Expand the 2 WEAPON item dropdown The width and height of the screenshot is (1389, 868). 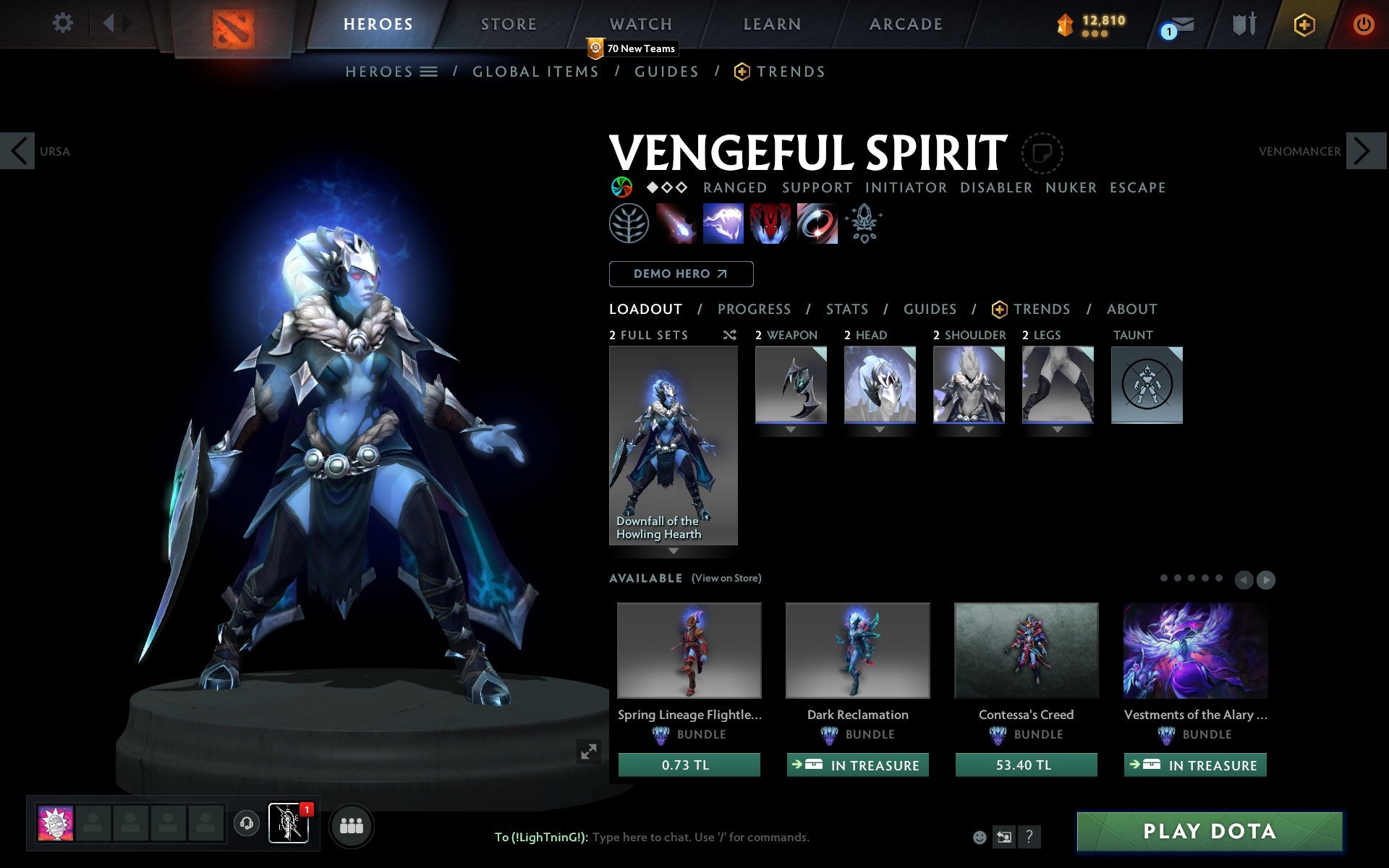pos(790,428)
